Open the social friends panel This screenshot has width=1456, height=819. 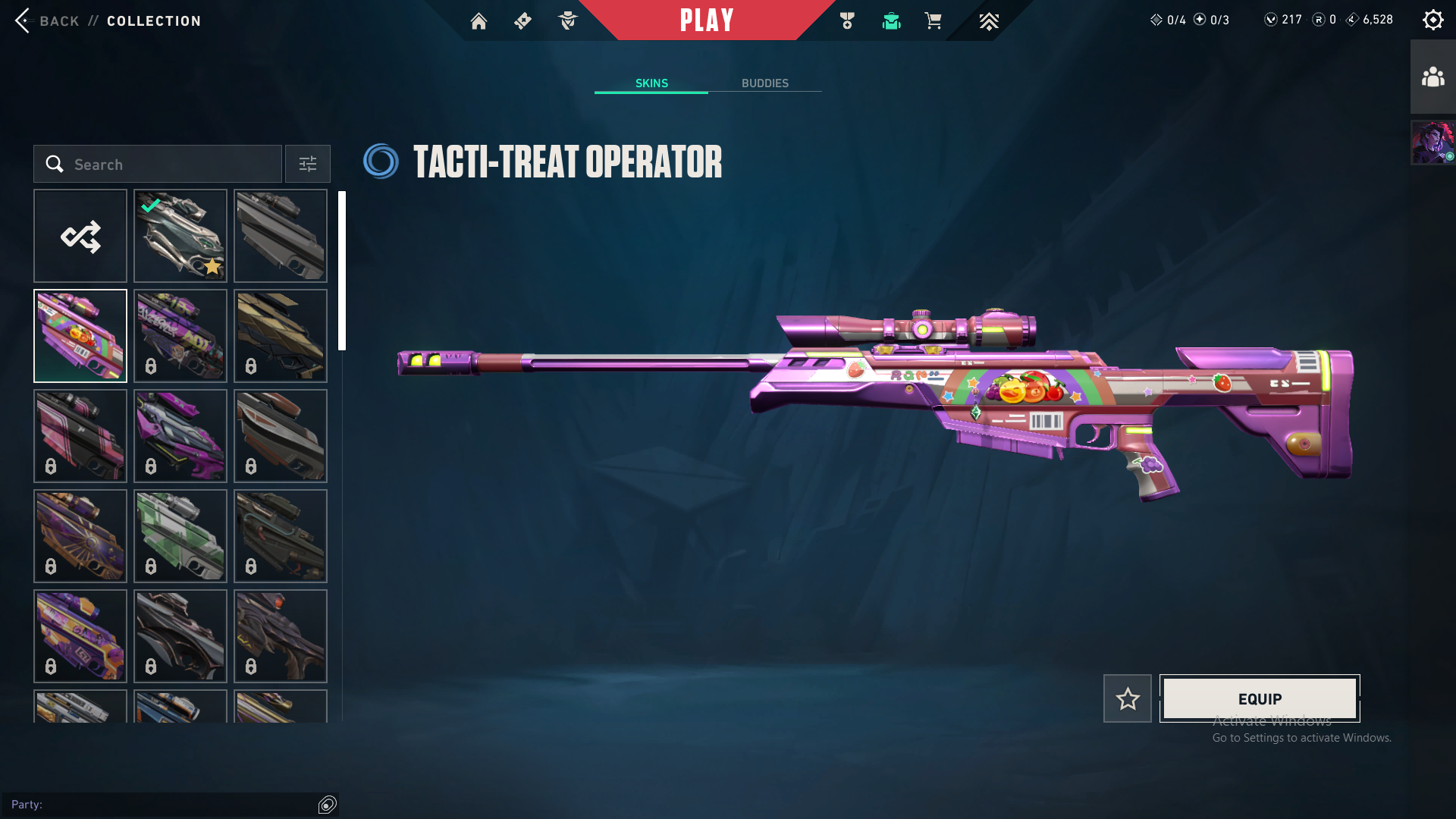click(1432, 77)
